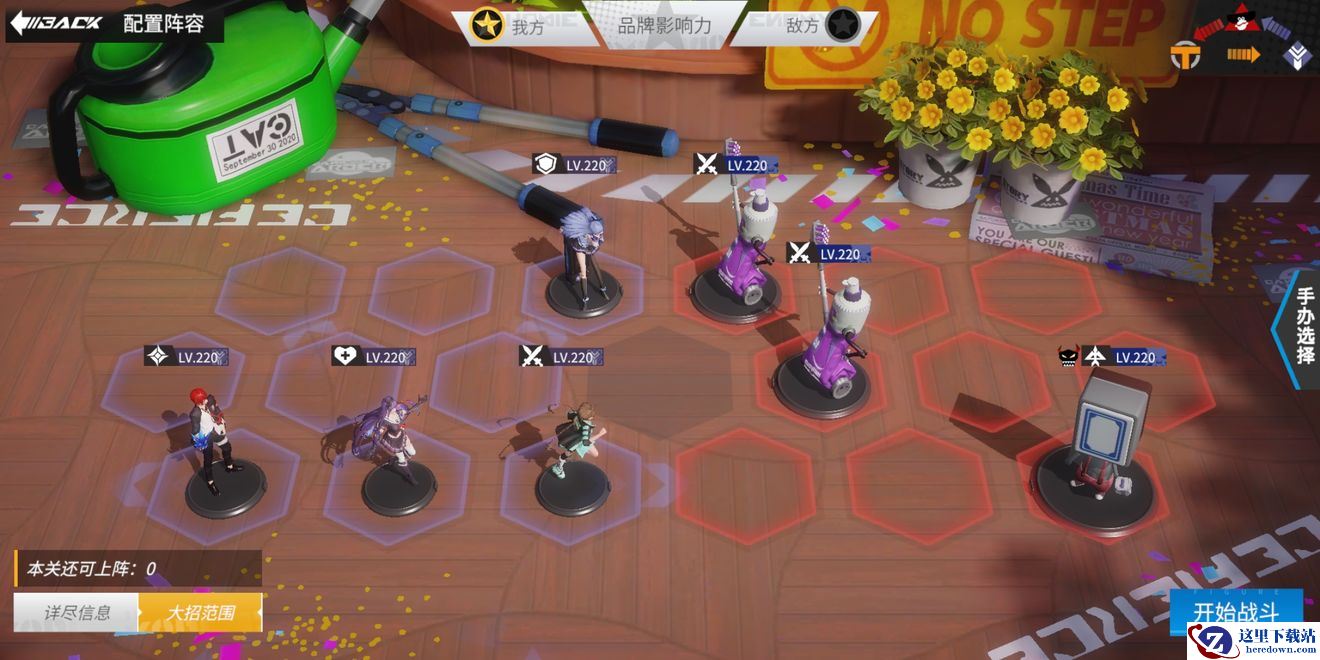
Task: Show the 详尽信息 detailed info
Action: [76, 612]
